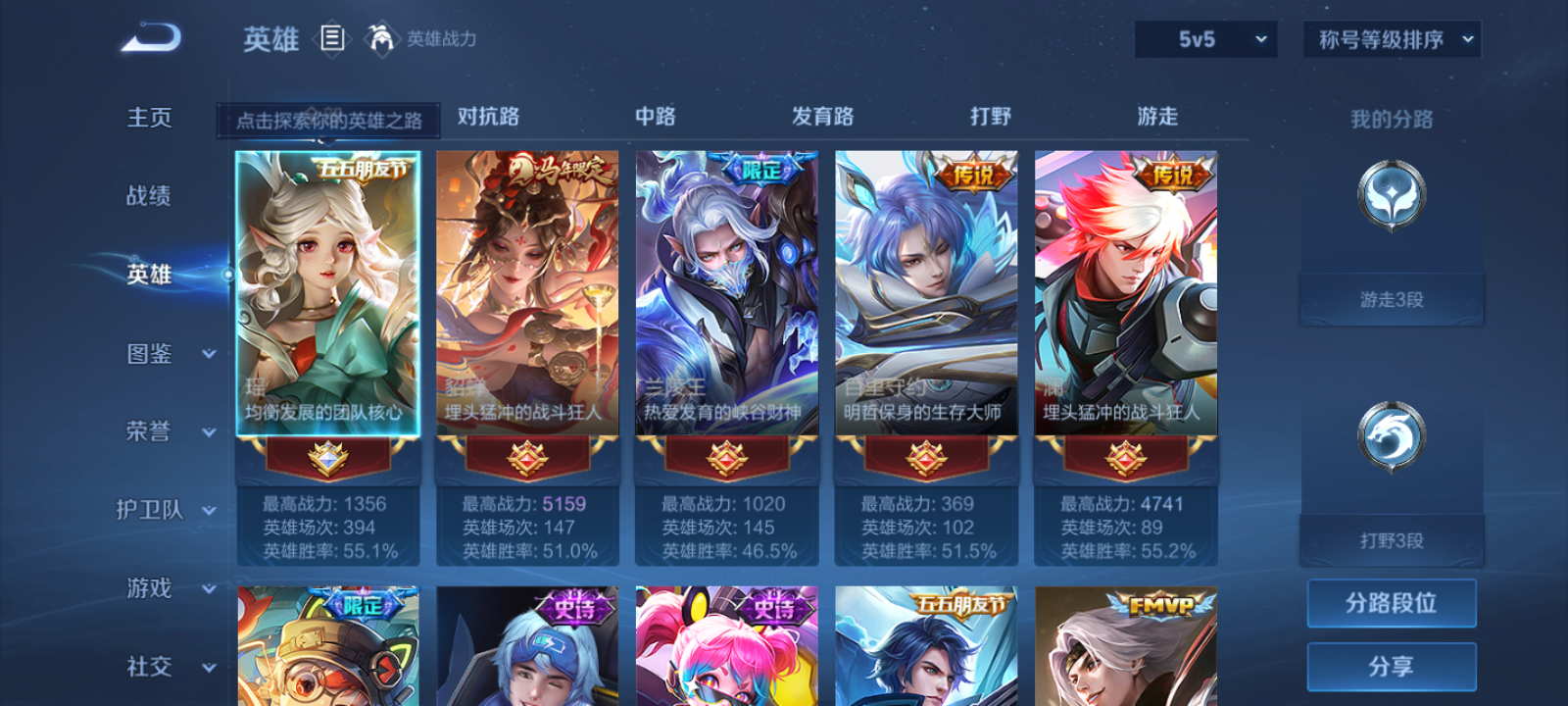Expand the 图鉴 sidebar chevron
This screenshot has height=706, width=1568.
click(209, 355)
